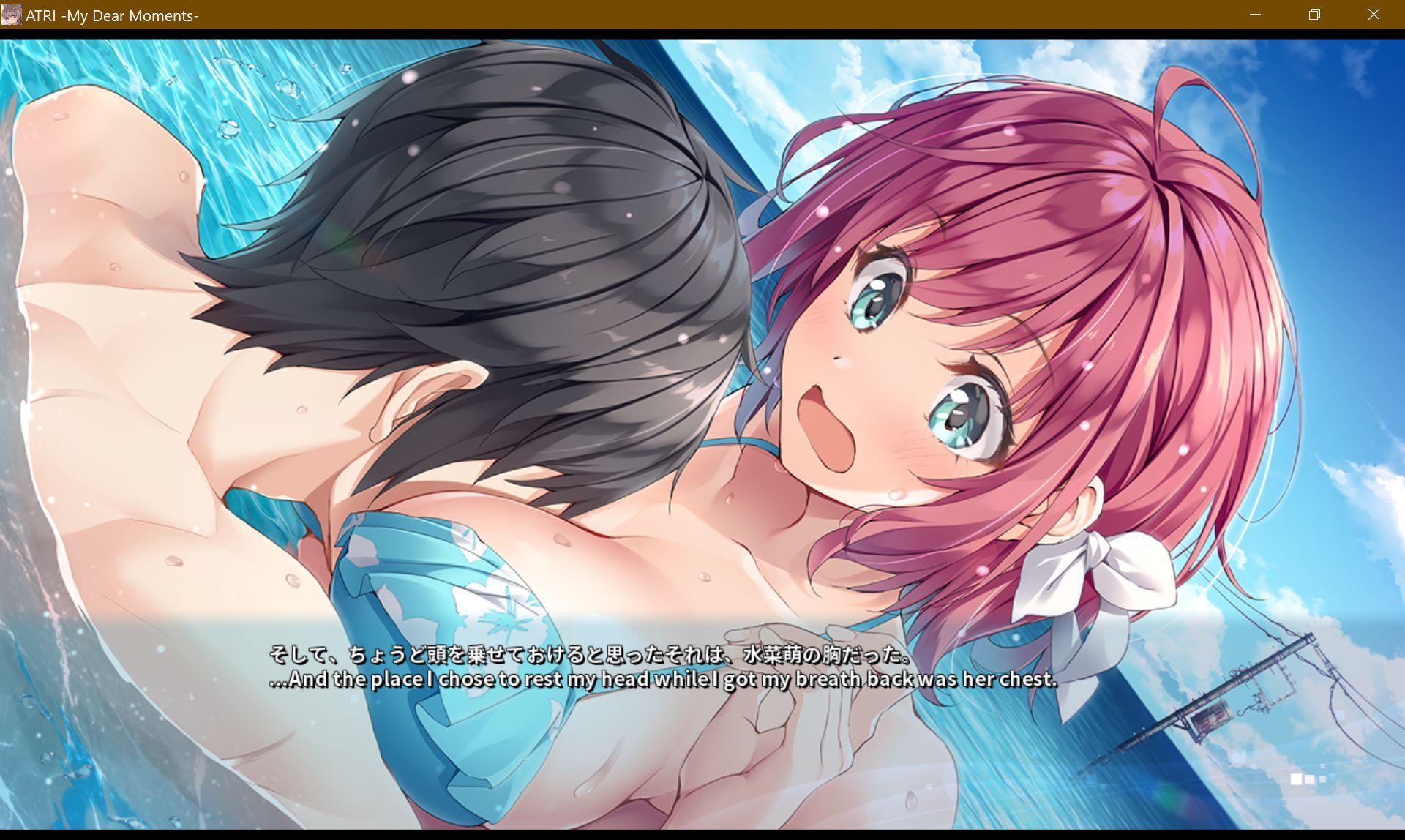Click the character portrait icon on the window title
The width and height of the screenshot is (1405, 840).
(x=13, y=15)
